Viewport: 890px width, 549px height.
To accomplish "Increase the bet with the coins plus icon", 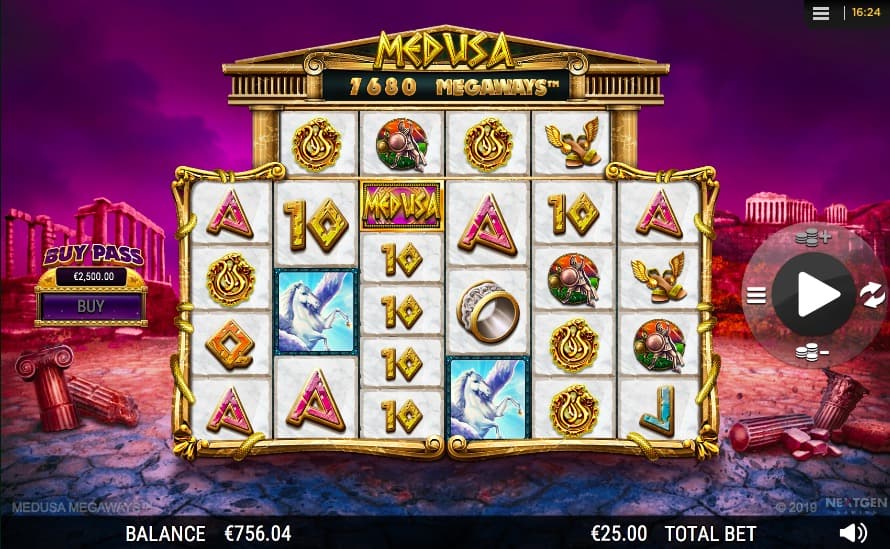I will coord(812,238).
